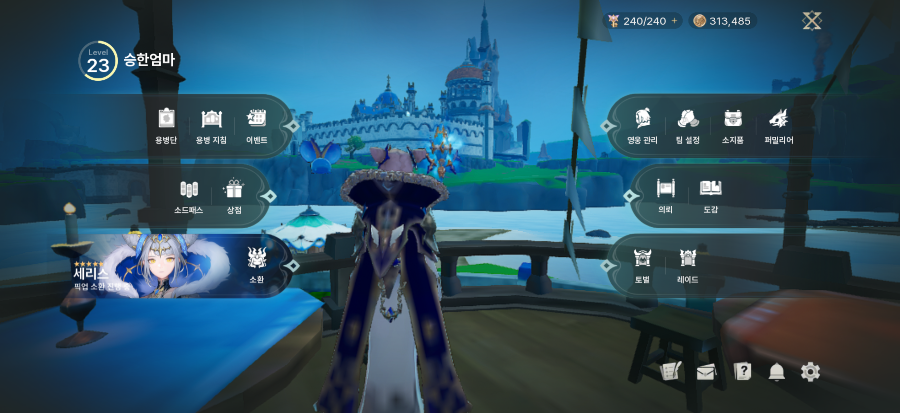Open the settings gear icon
Viewport: 900px width, 413px height.
pos(810,372)
